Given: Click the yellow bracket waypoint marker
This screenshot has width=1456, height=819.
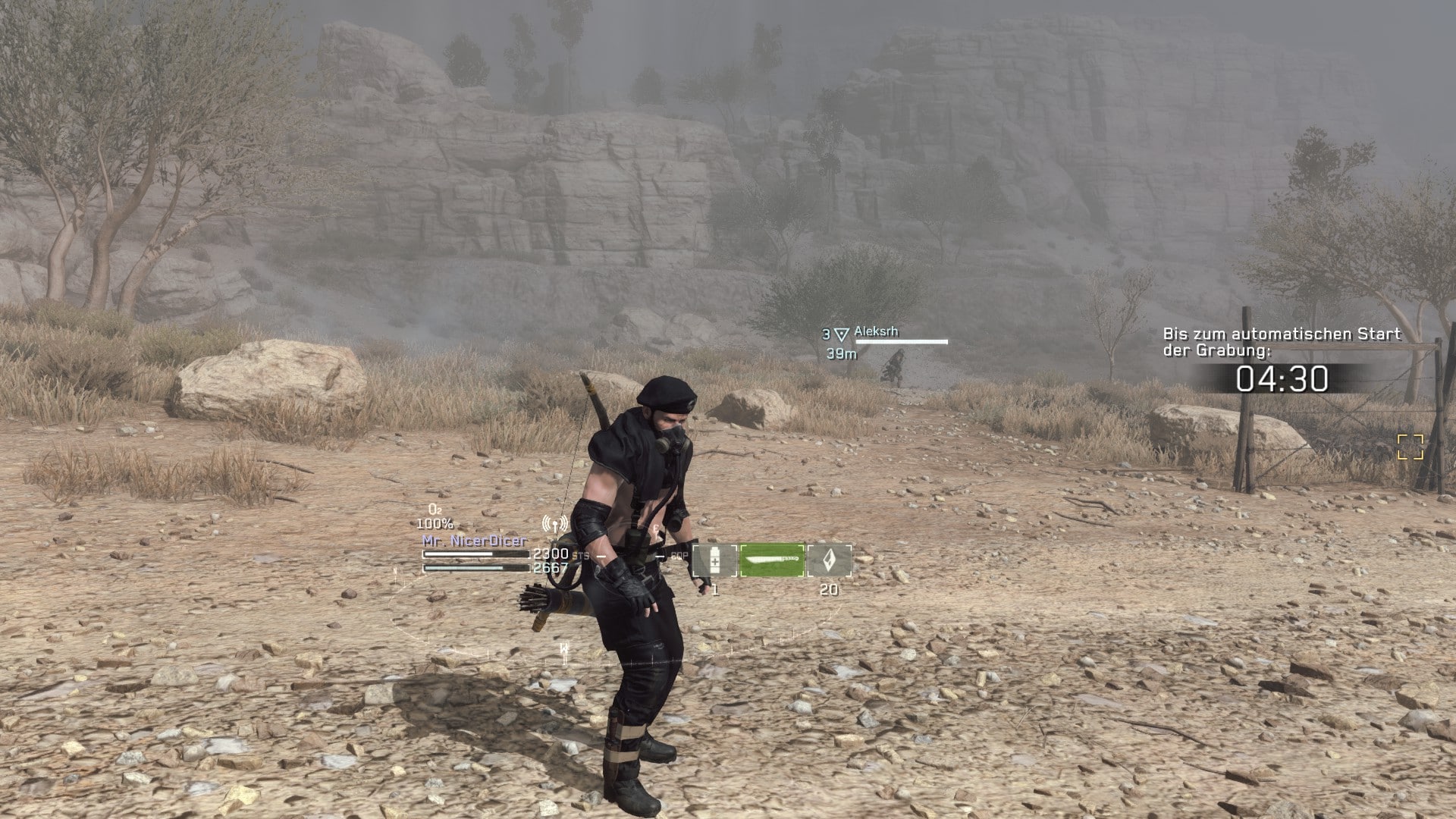Looking at the screenshot, I should coord(1410,447).
